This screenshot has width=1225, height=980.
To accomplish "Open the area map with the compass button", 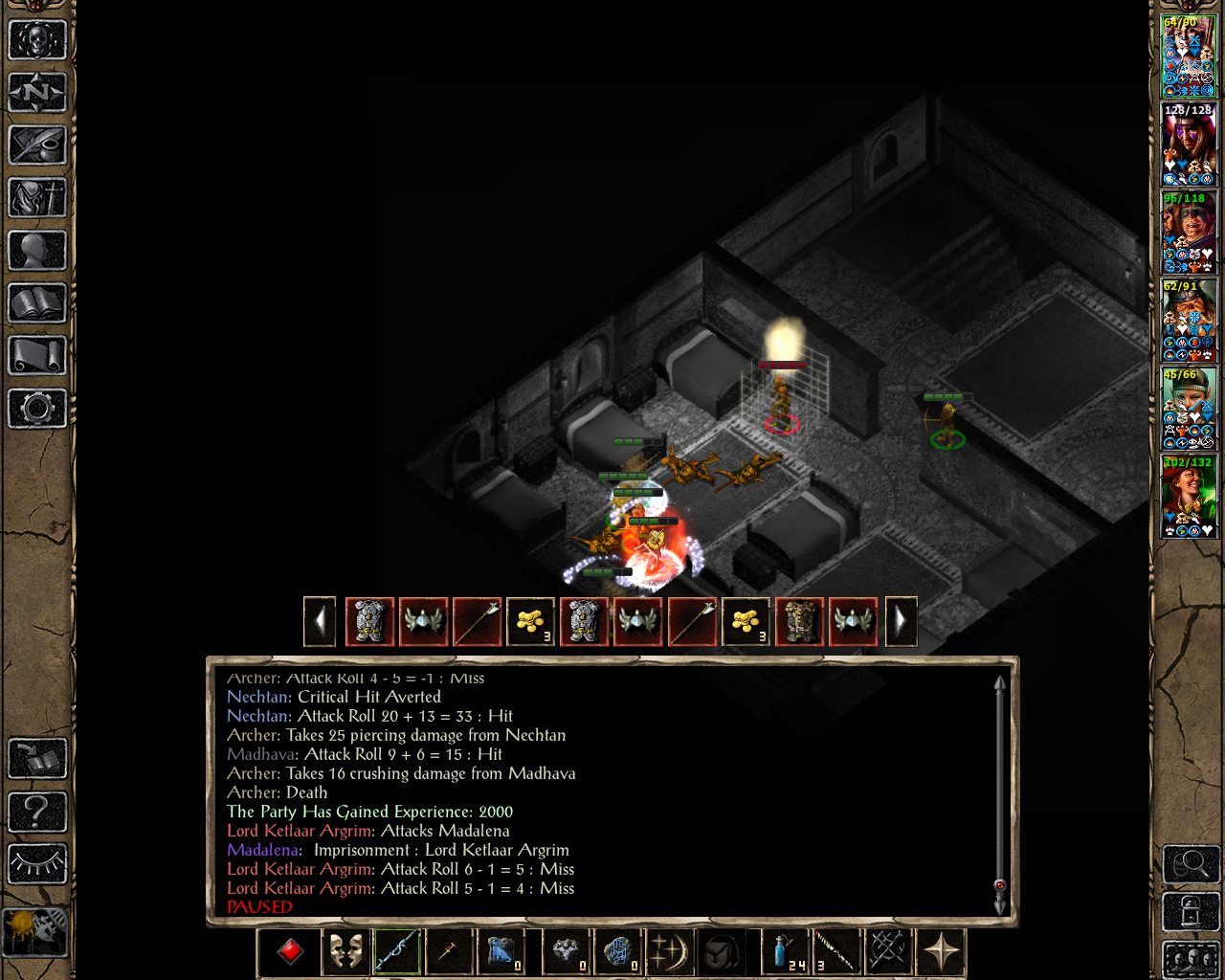I will 37,93.
